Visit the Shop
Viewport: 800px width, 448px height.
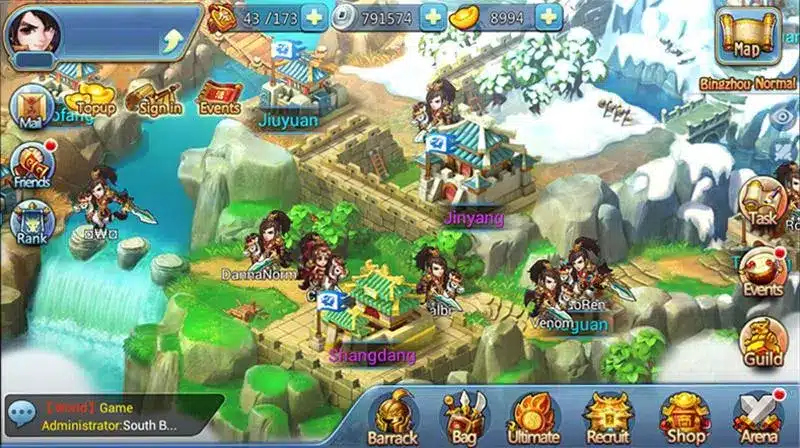[x=683, y=416]
